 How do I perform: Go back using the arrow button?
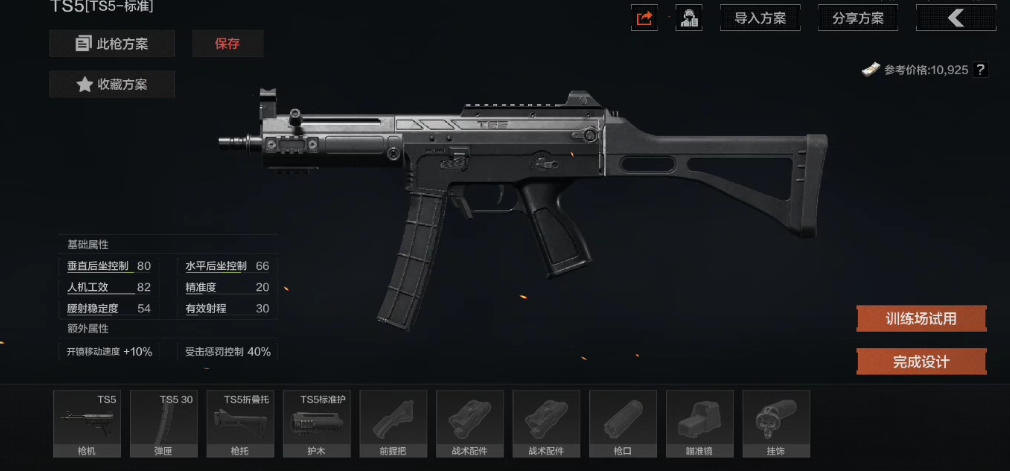tap(955, 18)
